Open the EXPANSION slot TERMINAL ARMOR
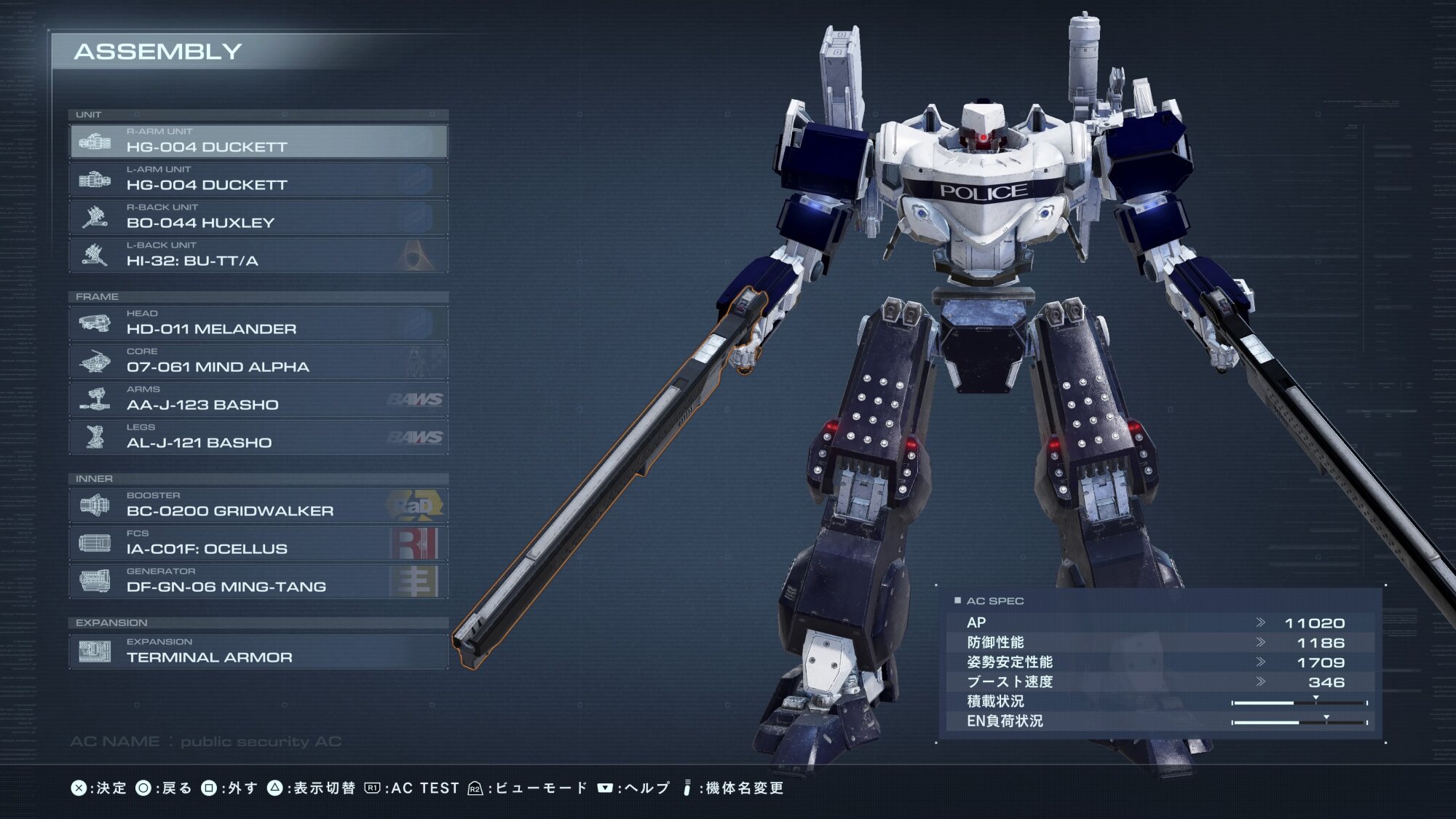 258,652
